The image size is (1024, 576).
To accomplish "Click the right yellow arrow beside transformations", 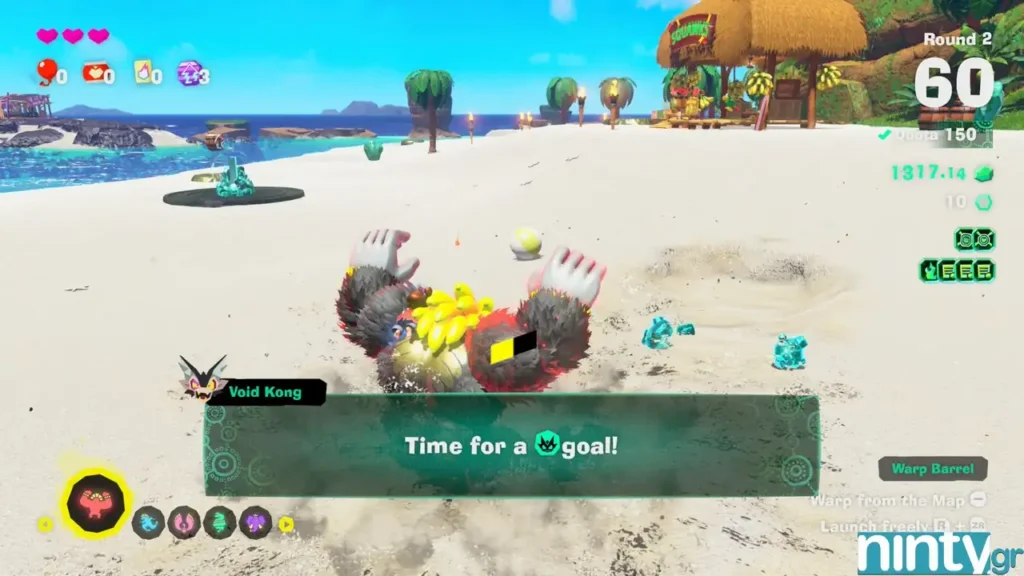I will pos(286,523).
